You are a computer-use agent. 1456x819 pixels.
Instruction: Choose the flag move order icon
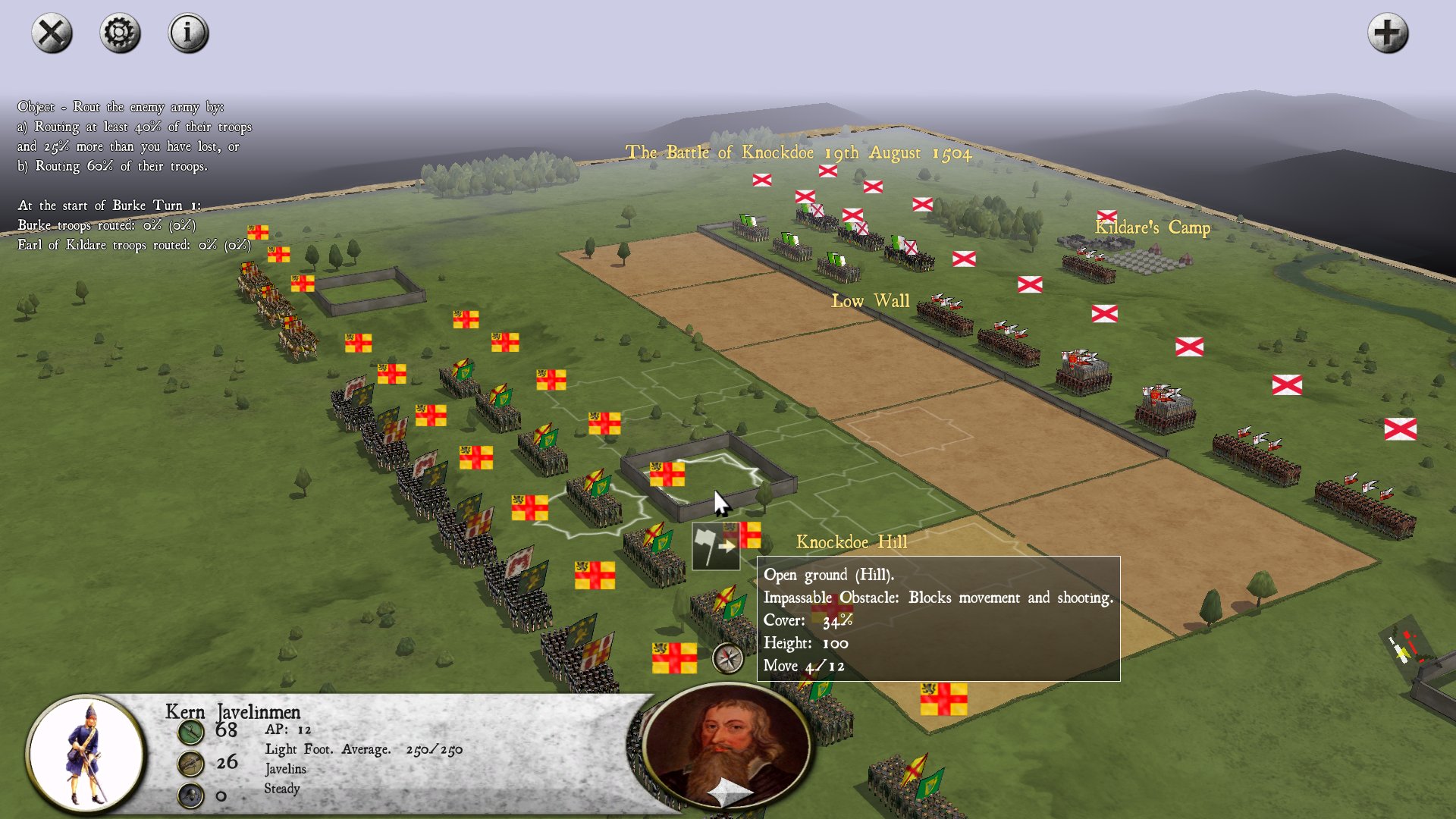coord(715,546)
